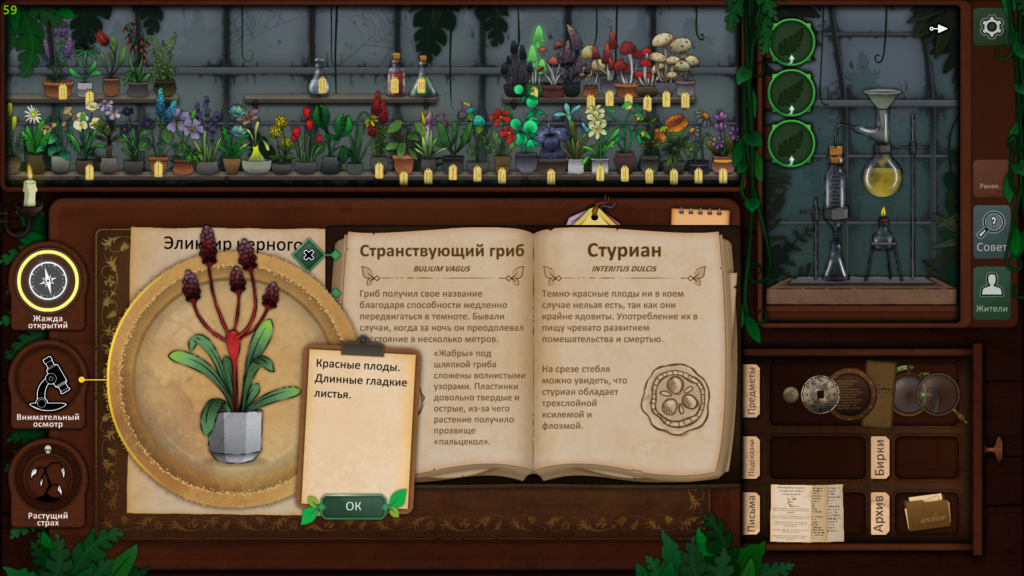
Task: Open the "Жители" residents list
Action: 991,292
